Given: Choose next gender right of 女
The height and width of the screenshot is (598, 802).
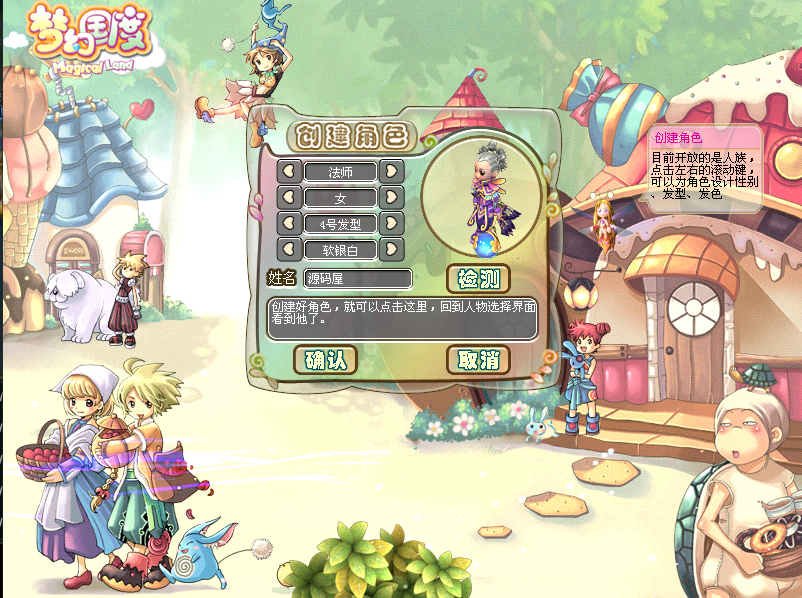Looking at the screenshot, I should [x=391, y=197].
